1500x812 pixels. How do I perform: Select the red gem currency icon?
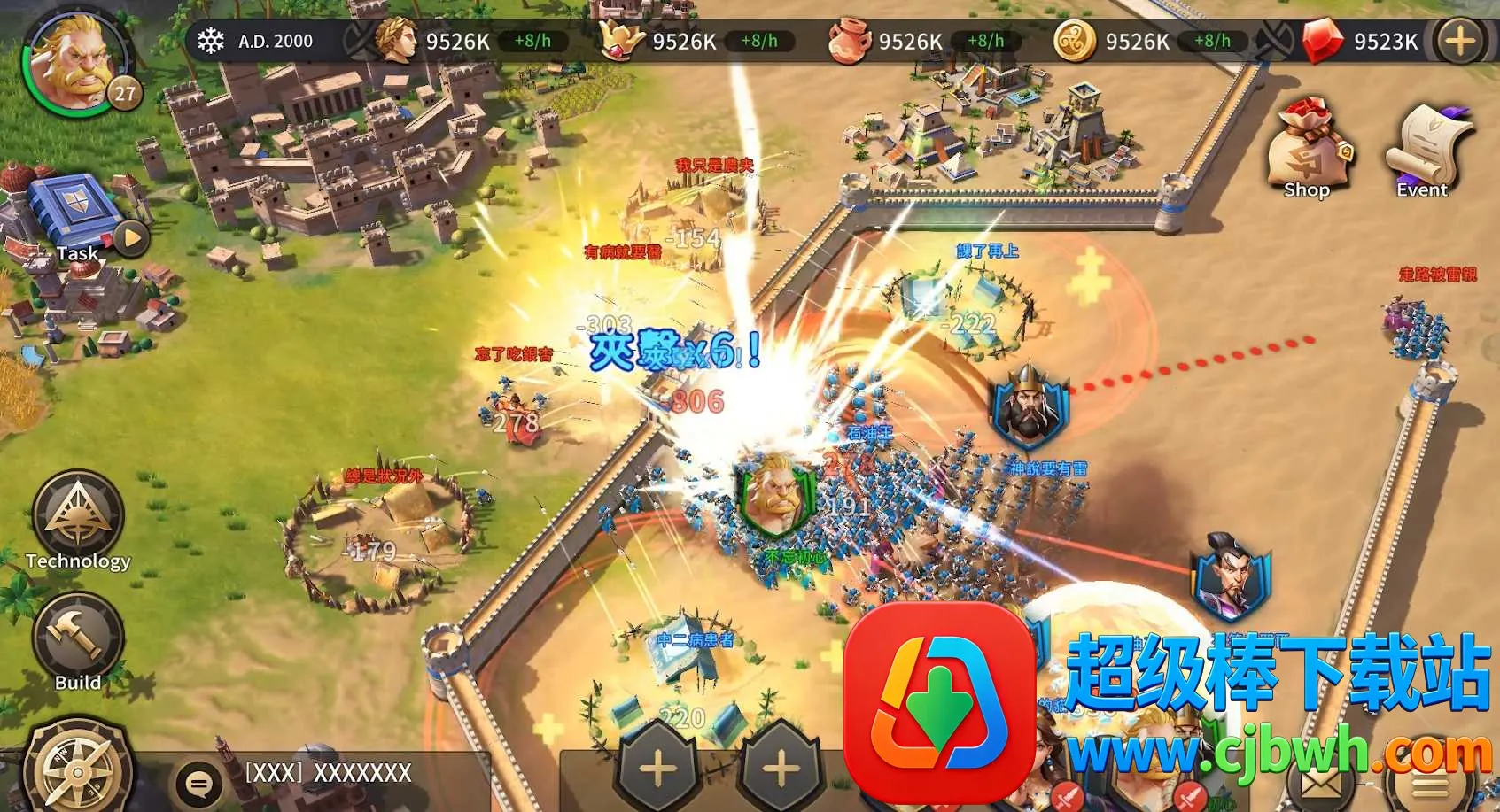[x=1321, y=42]
